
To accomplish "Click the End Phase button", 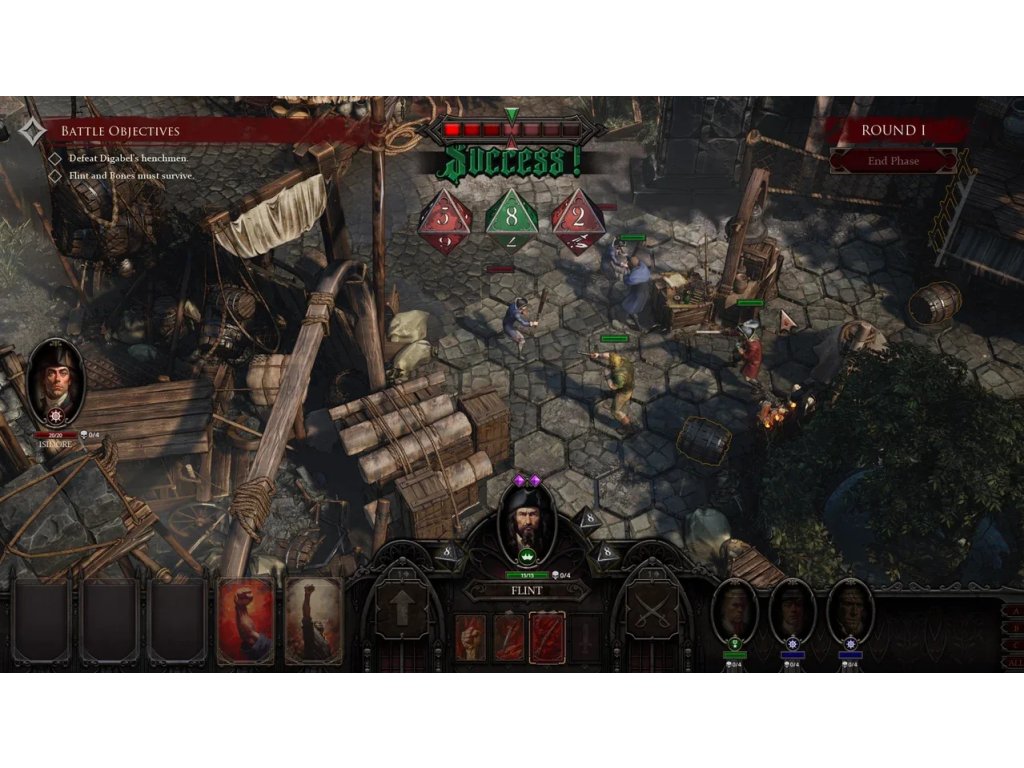I will coord(893,161).
